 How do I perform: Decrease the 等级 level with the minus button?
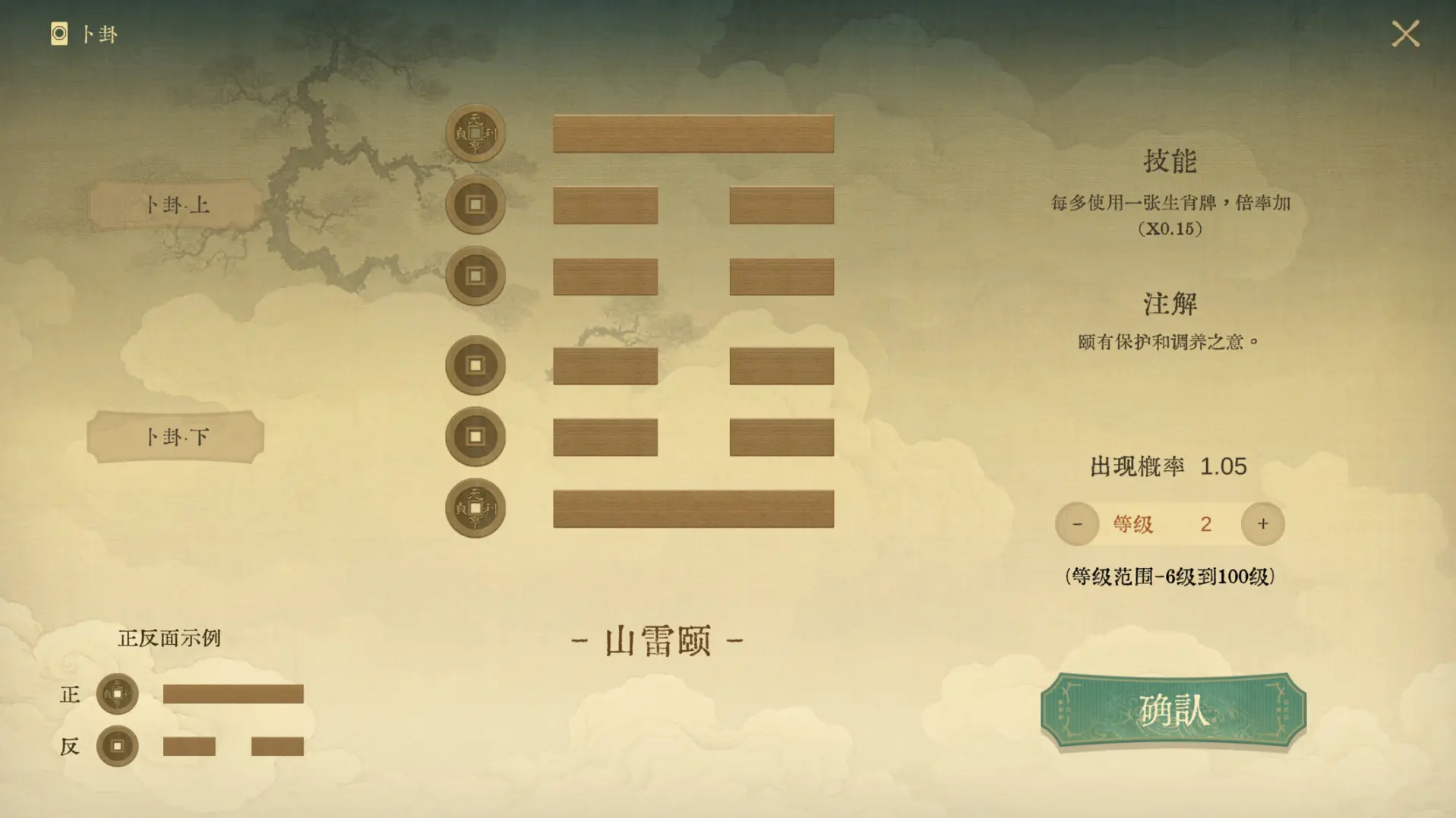pos(1076,523)
